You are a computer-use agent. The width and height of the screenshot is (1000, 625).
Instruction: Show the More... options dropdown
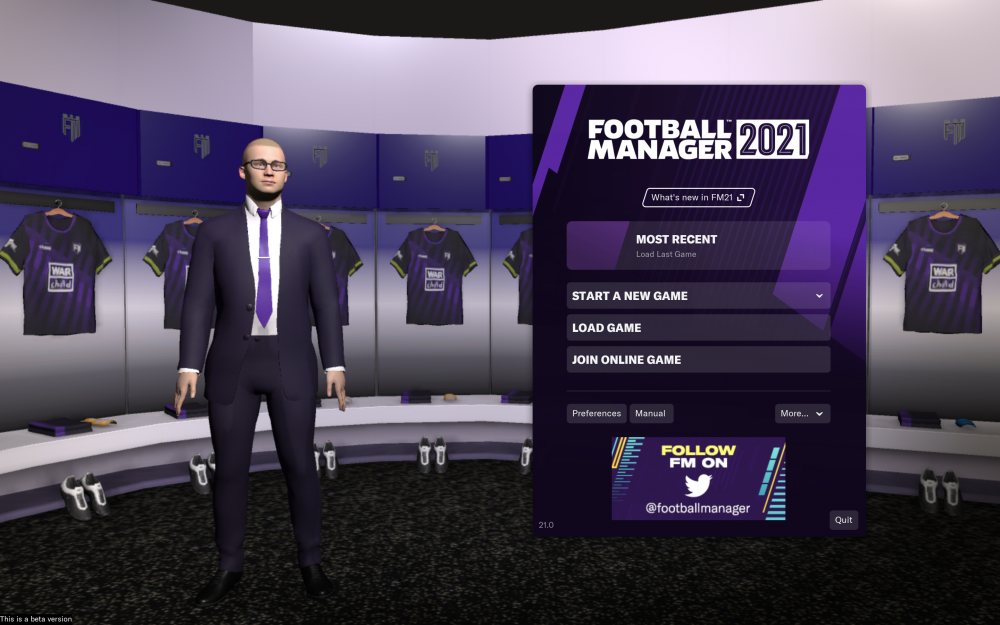point(802,414)
